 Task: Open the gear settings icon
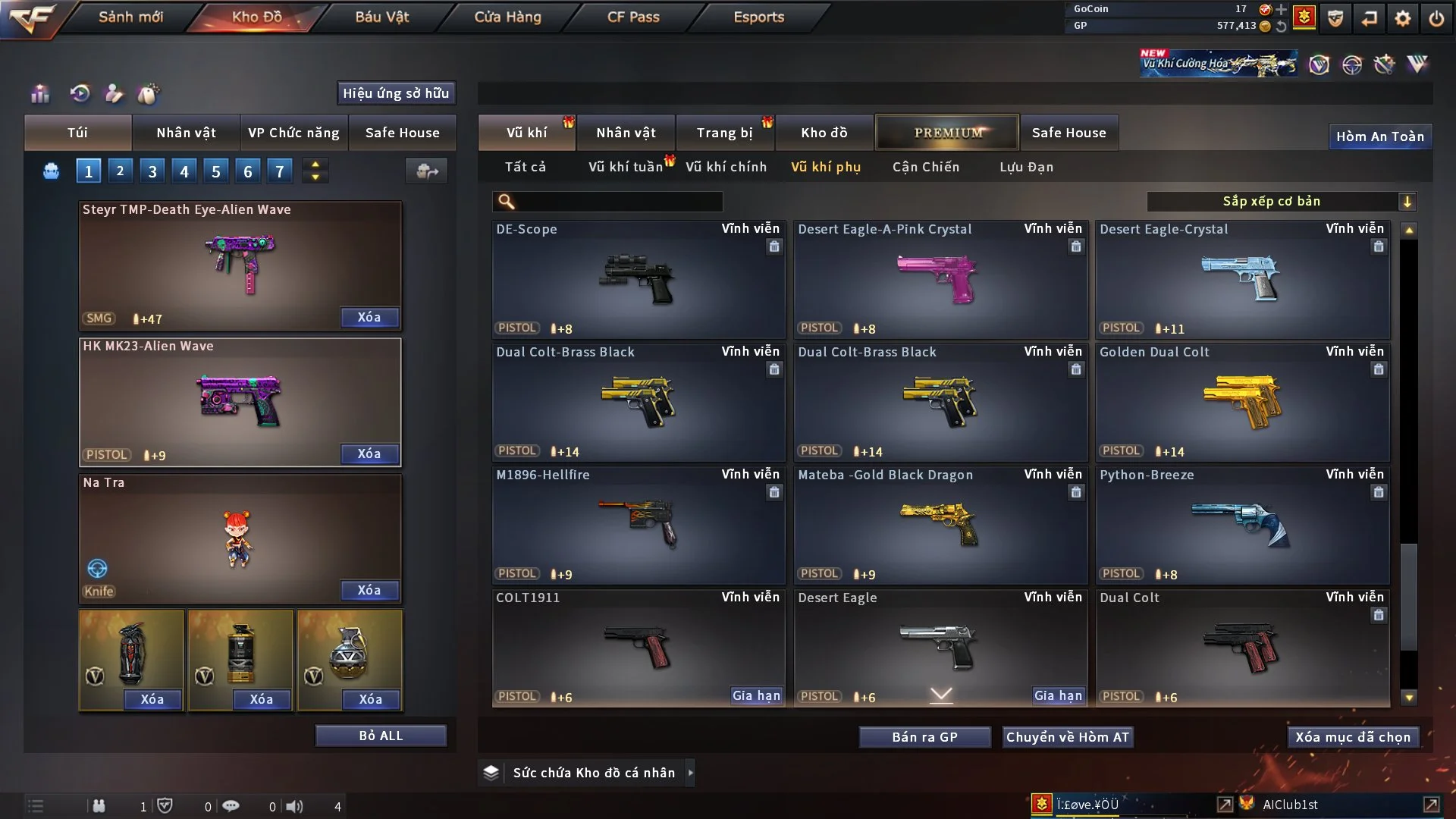tap(1403, 18)
